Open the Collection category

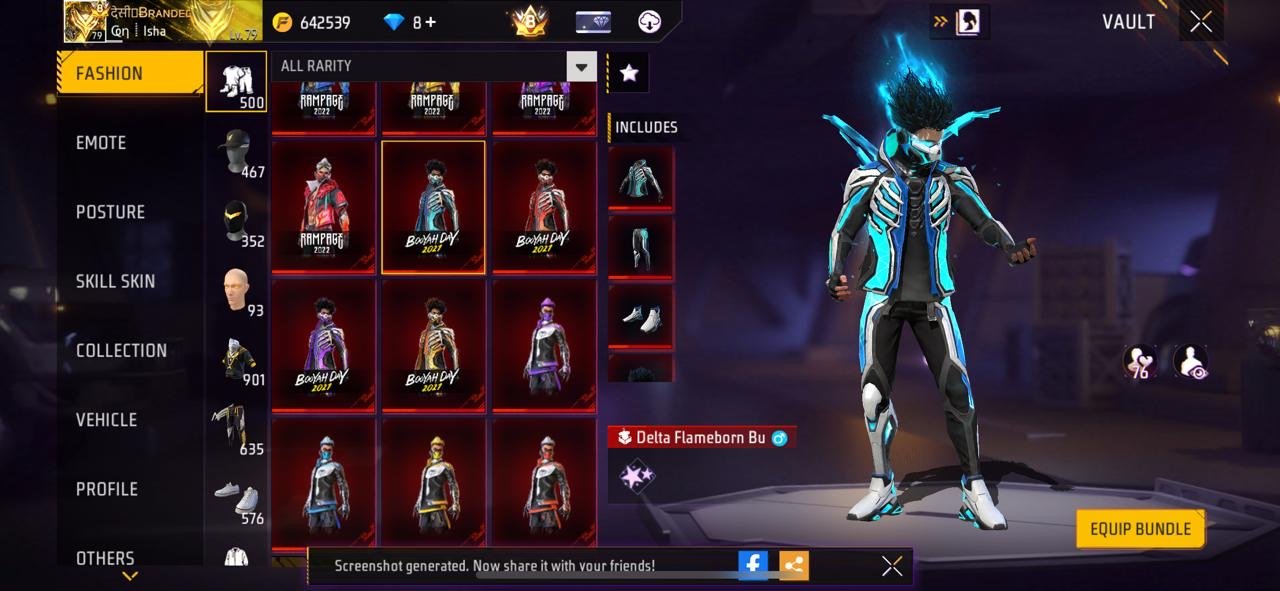(x=121, y=350)
